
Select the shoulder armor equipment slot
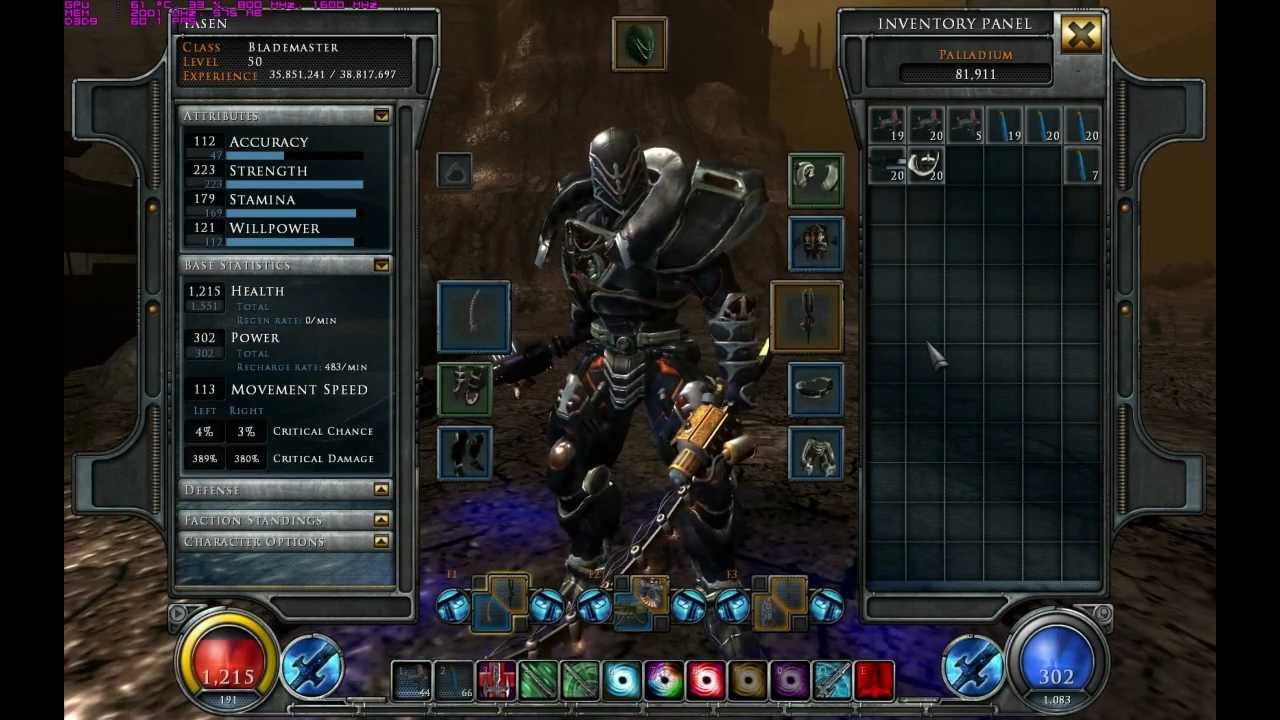point(815,180)
